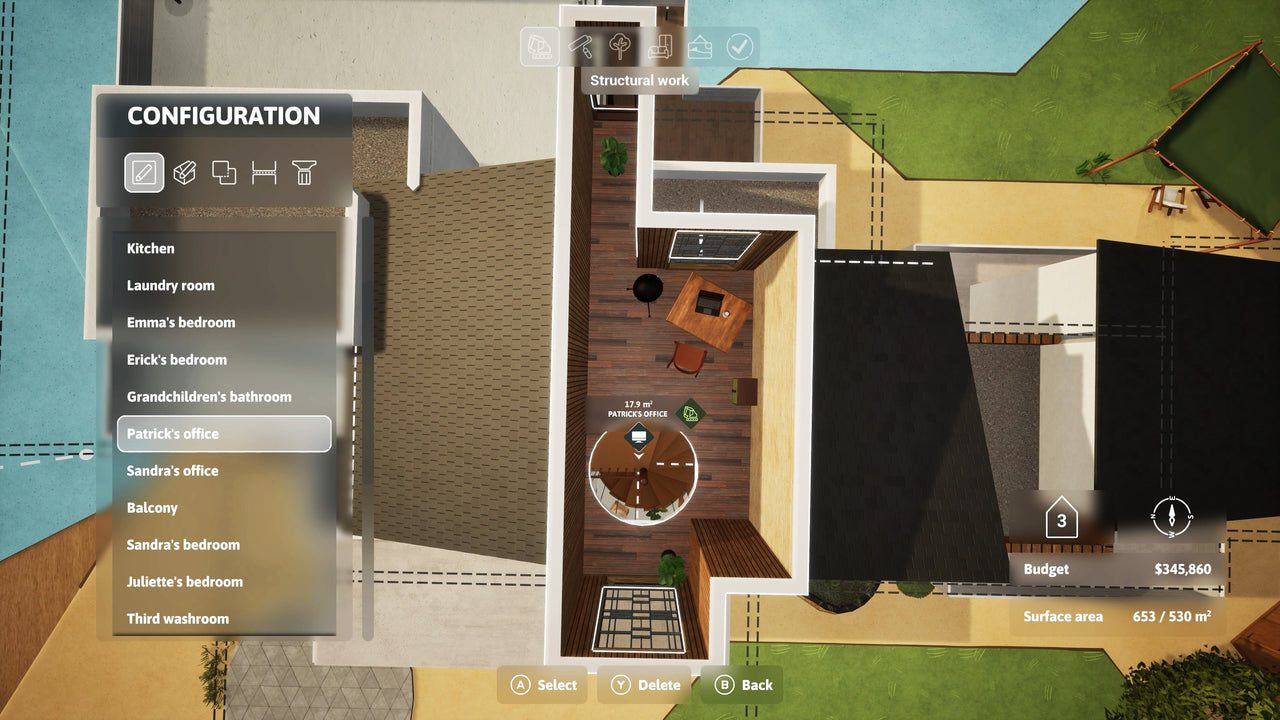Select the terrain editing tool

coord(700,47)
